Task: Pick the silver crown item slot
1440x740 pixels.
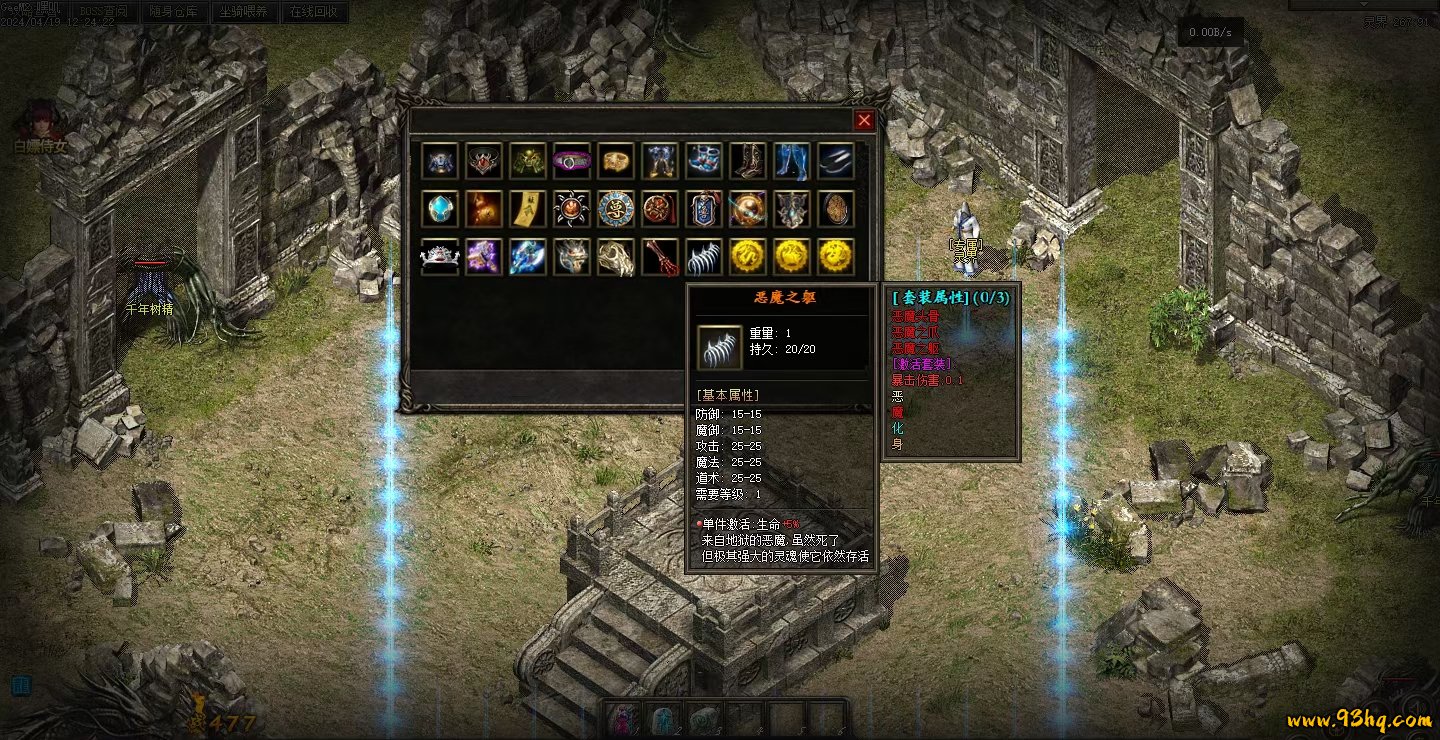Action: coord(440,256)
